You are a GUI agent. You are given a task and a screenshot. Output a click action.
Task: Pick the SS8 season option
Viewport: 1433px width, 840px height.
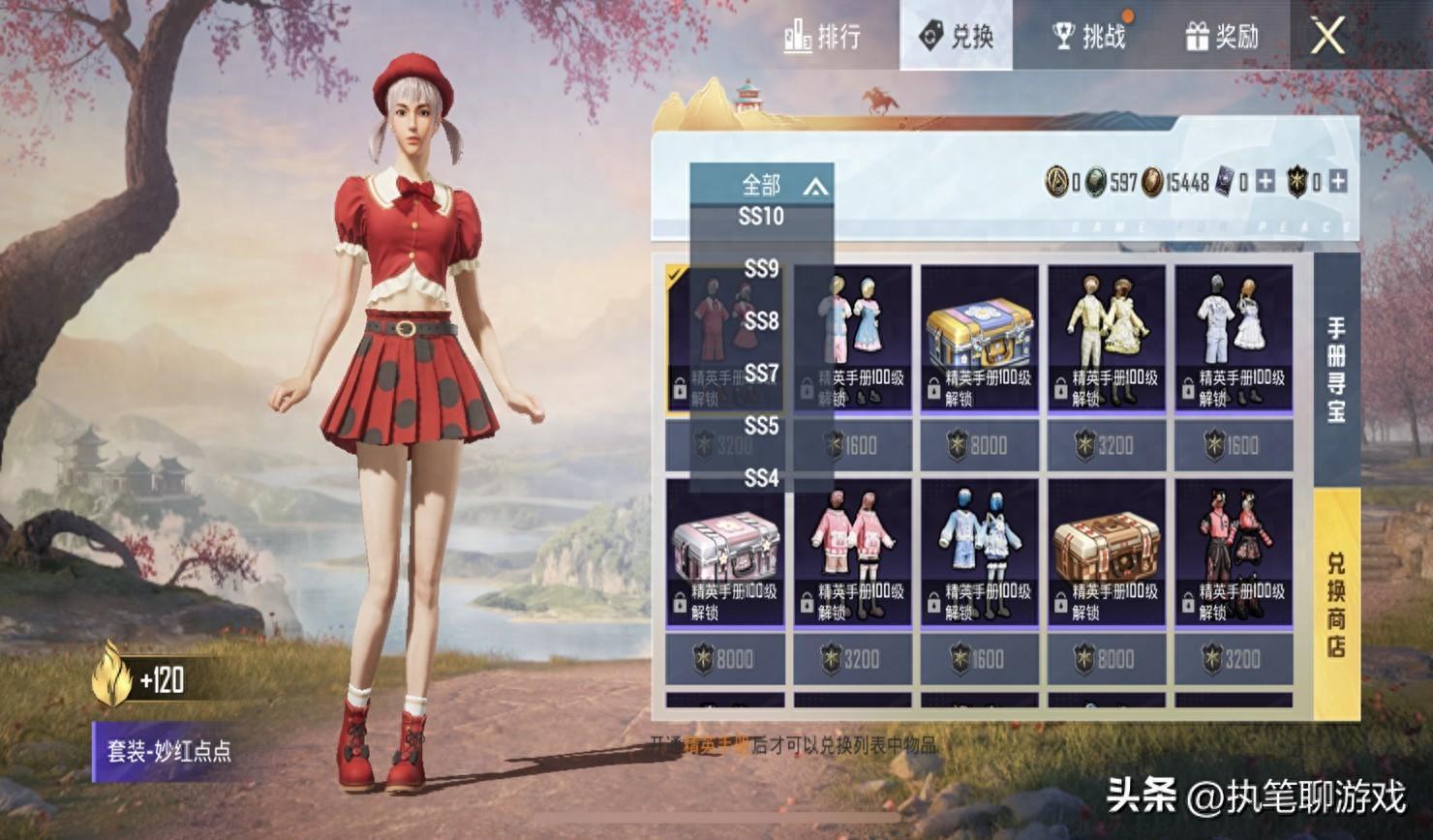[x=761, y=321]
